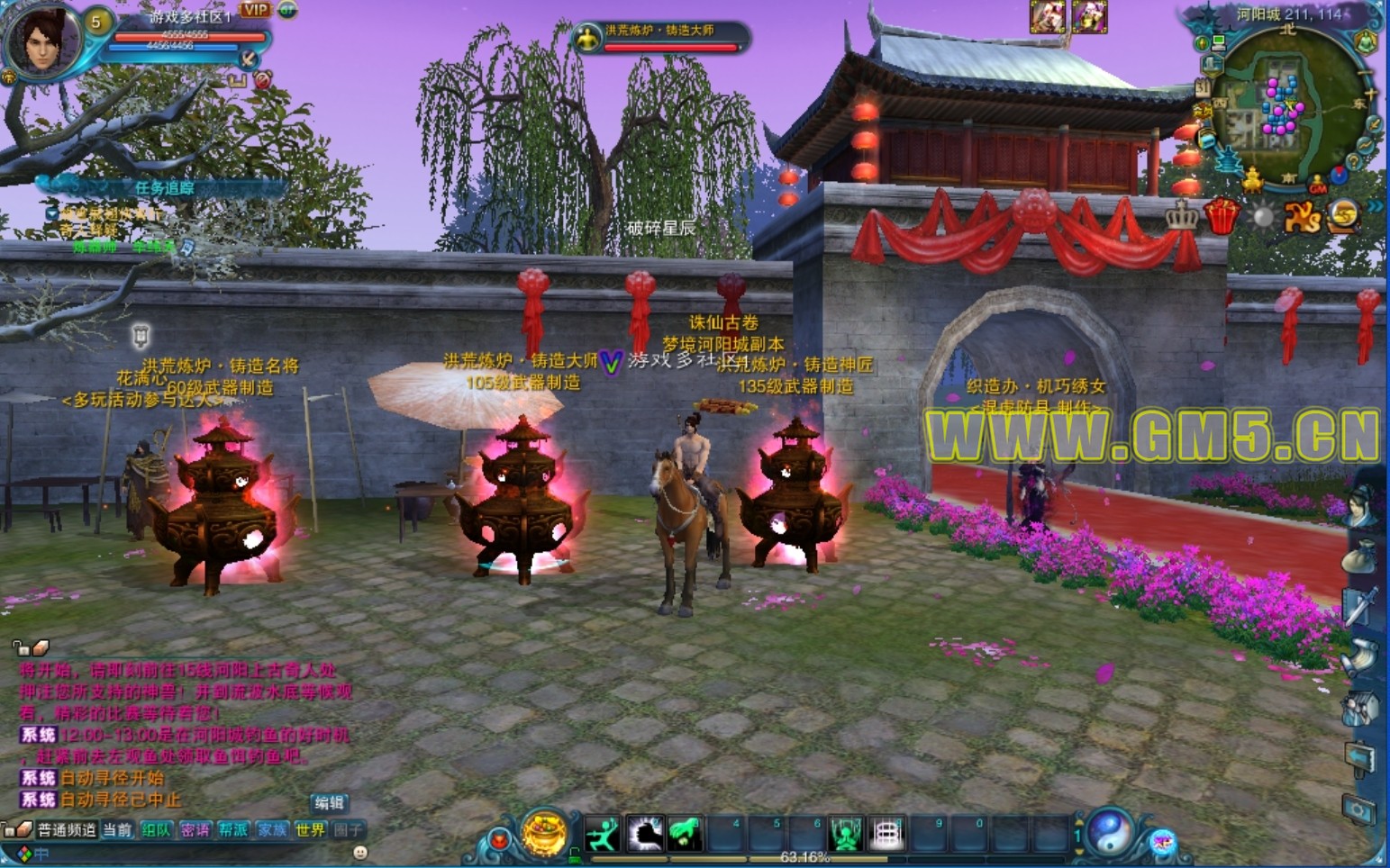Screen dimensions: 1390x868
Task: Click the 编辑 button above the chat tabs
Action: pyautogui.click(x=329, y=802)
